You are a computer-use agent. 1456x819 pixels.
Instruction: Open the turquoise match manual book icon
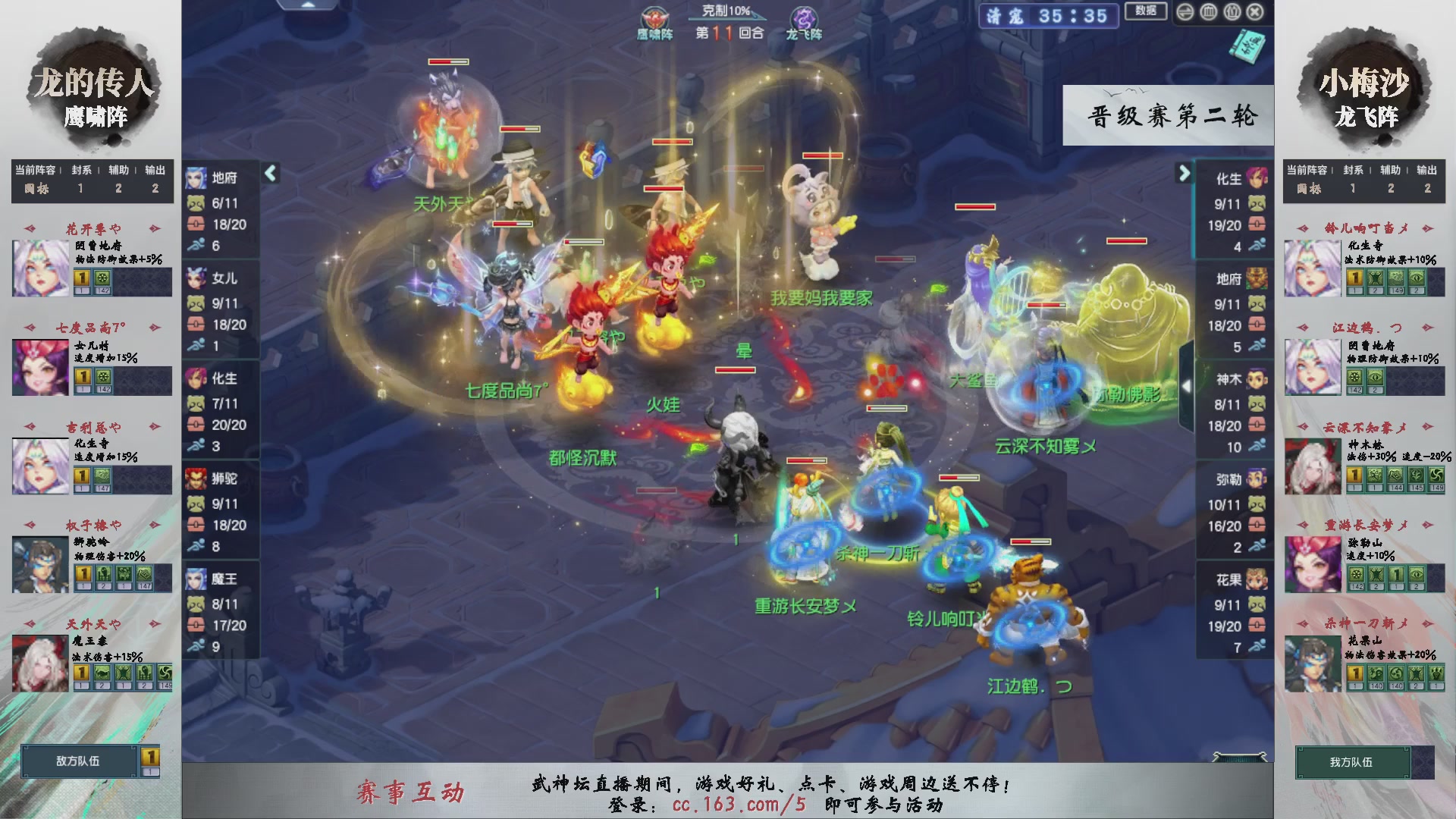tap(1249, 45)
